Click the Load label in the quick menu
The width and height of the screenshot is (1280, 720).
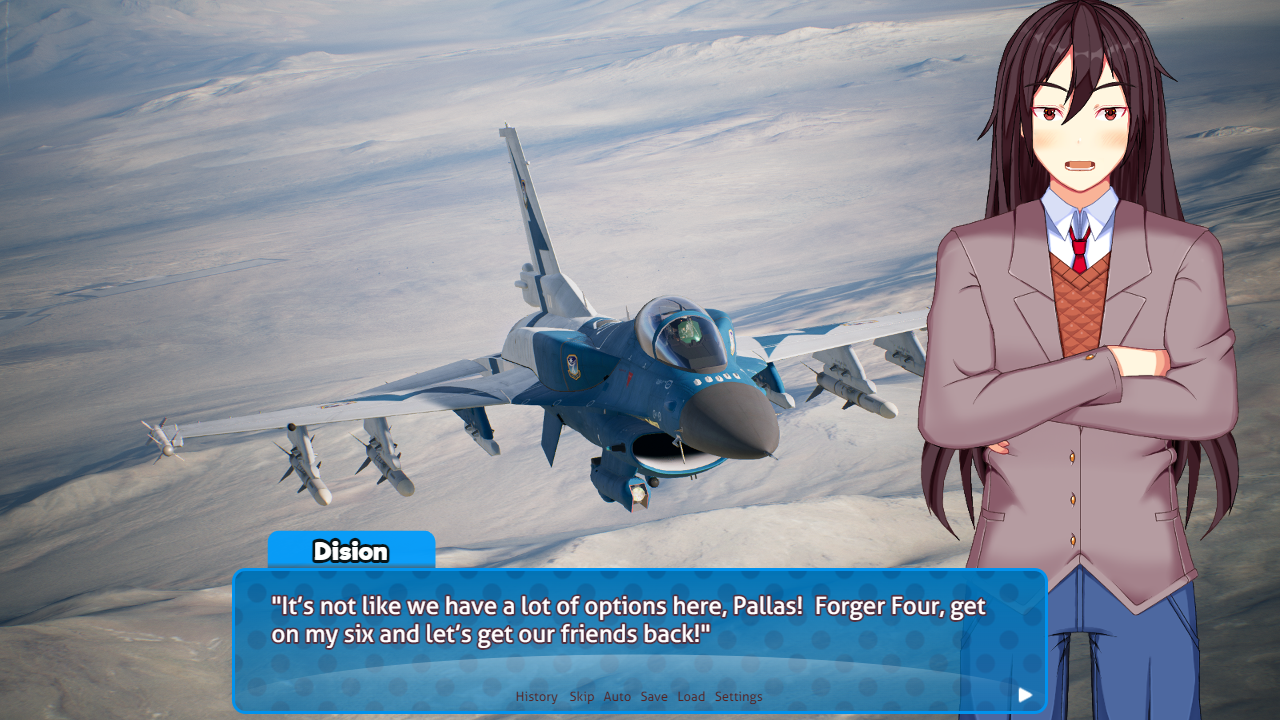coord(691,696)
